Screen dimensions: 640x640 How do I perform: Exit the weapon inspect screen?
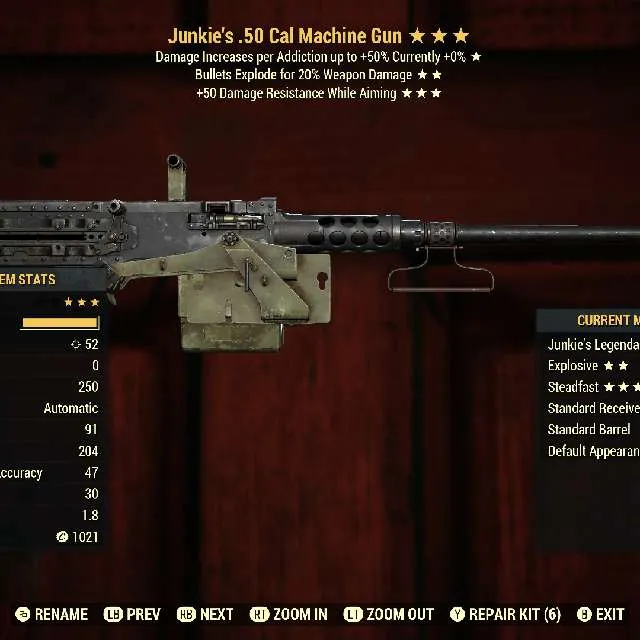[x=600, y=614]
